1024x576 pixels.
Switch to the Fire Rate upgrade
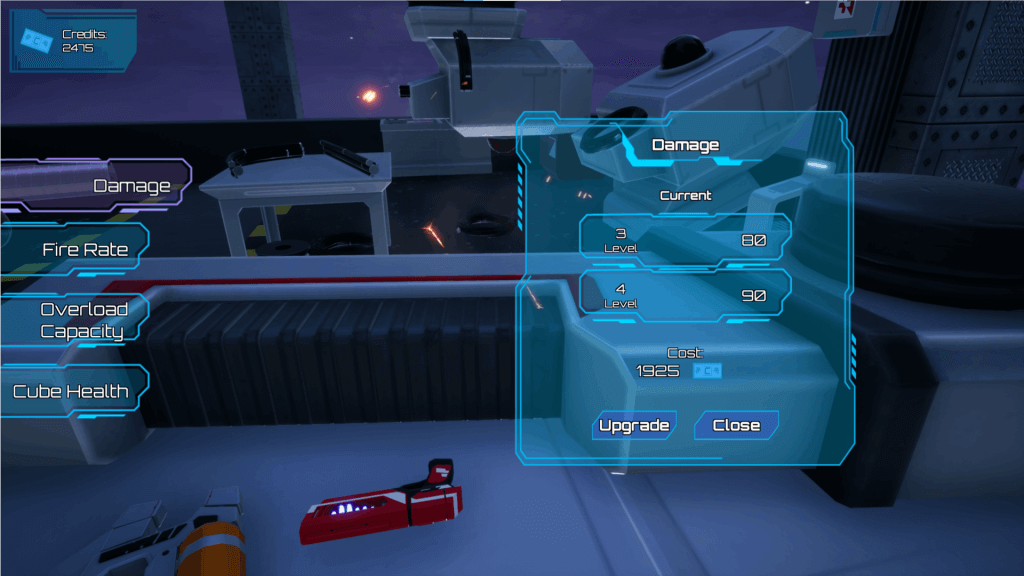click(x=85, y=249)
